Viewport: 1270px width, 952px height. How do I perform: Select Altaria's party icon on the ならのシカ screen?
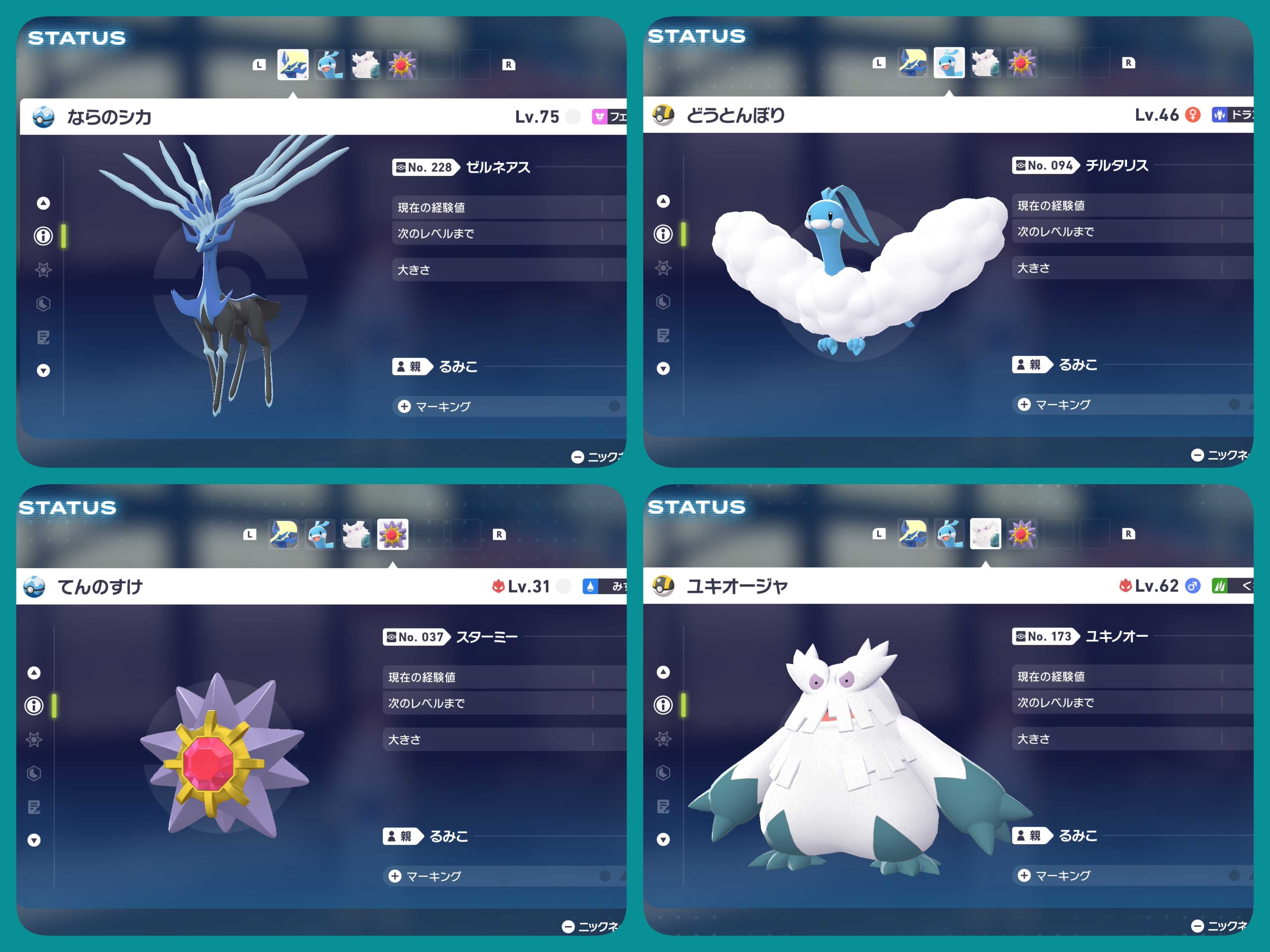pyautogui.click(x=330, y=64)
